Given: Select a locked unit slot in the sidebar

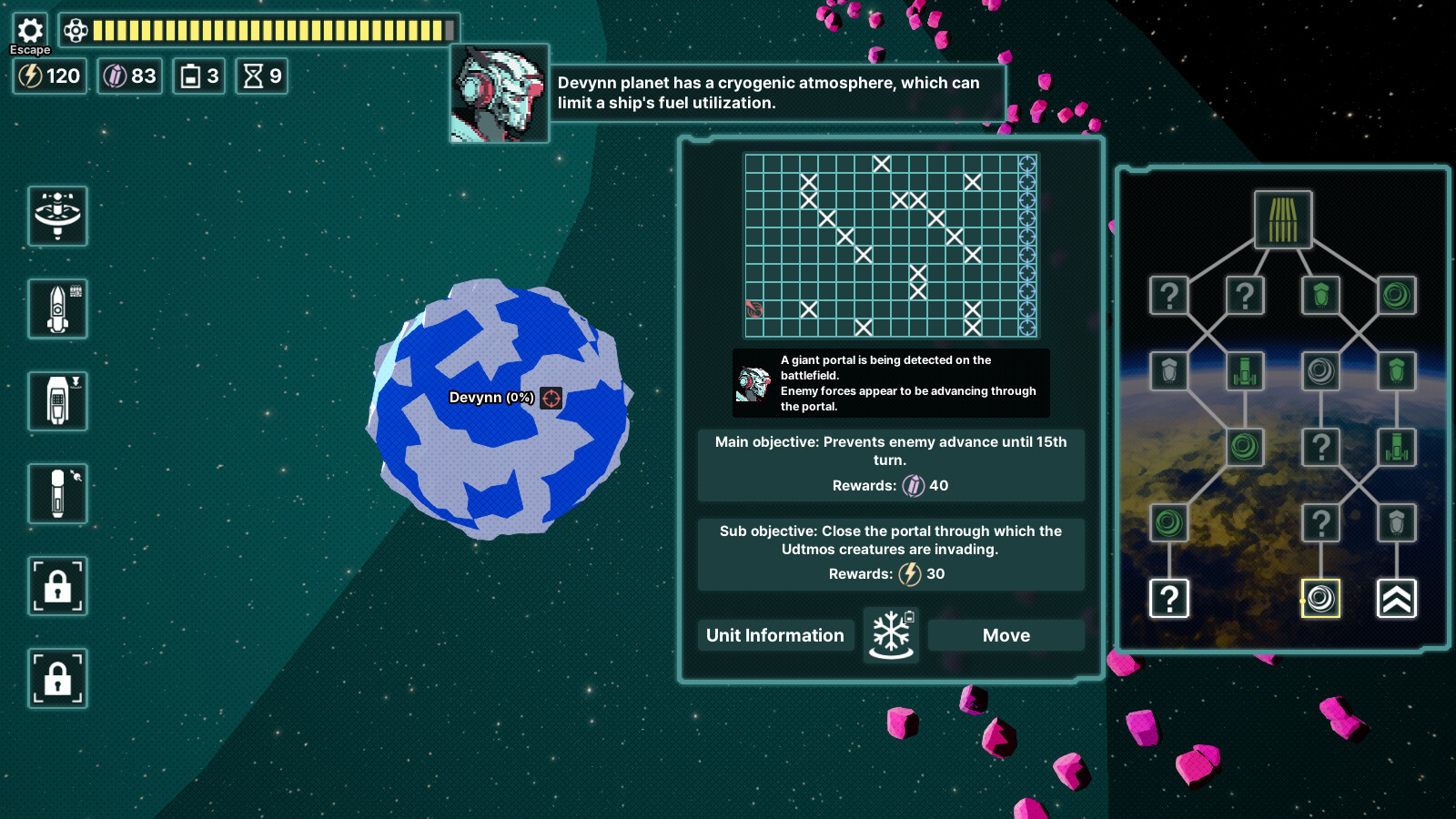Looking at the screenshot, I should [x=57, y=587].
